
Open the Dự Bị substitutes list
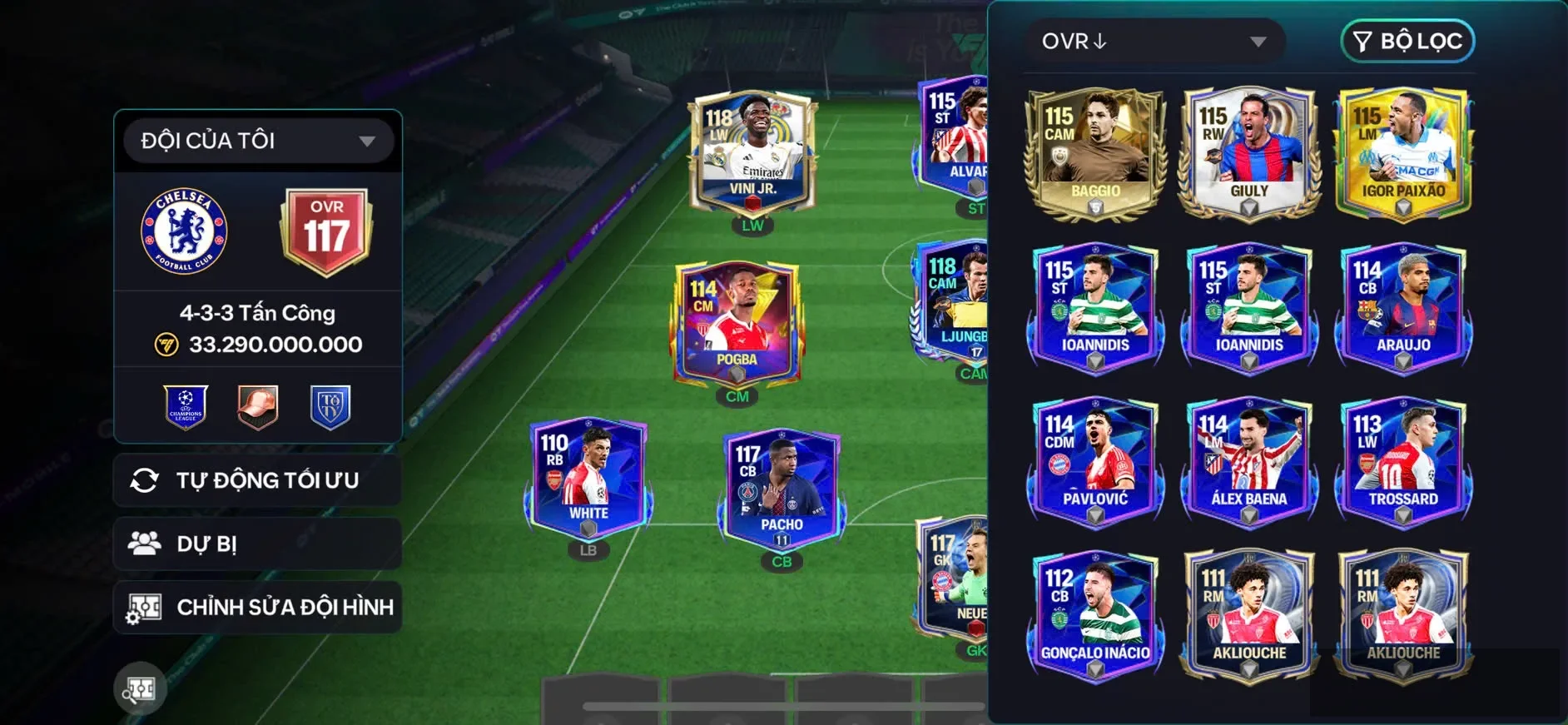[258, 544]
